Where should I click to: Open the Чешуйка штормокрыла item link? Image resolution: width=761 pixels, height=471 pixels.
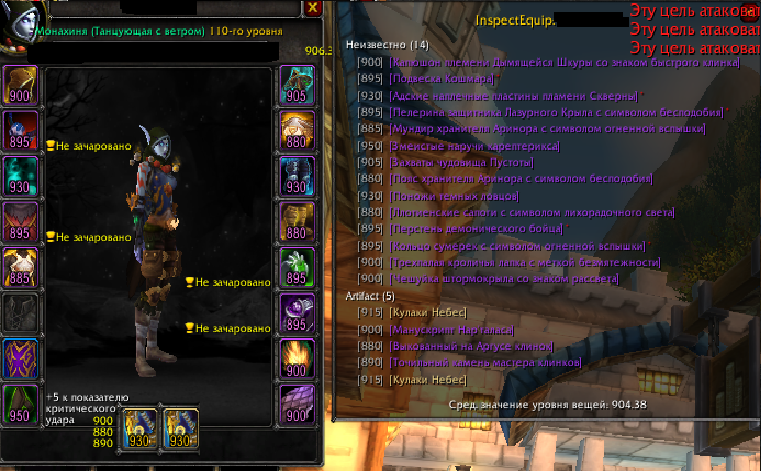(499, 279)
